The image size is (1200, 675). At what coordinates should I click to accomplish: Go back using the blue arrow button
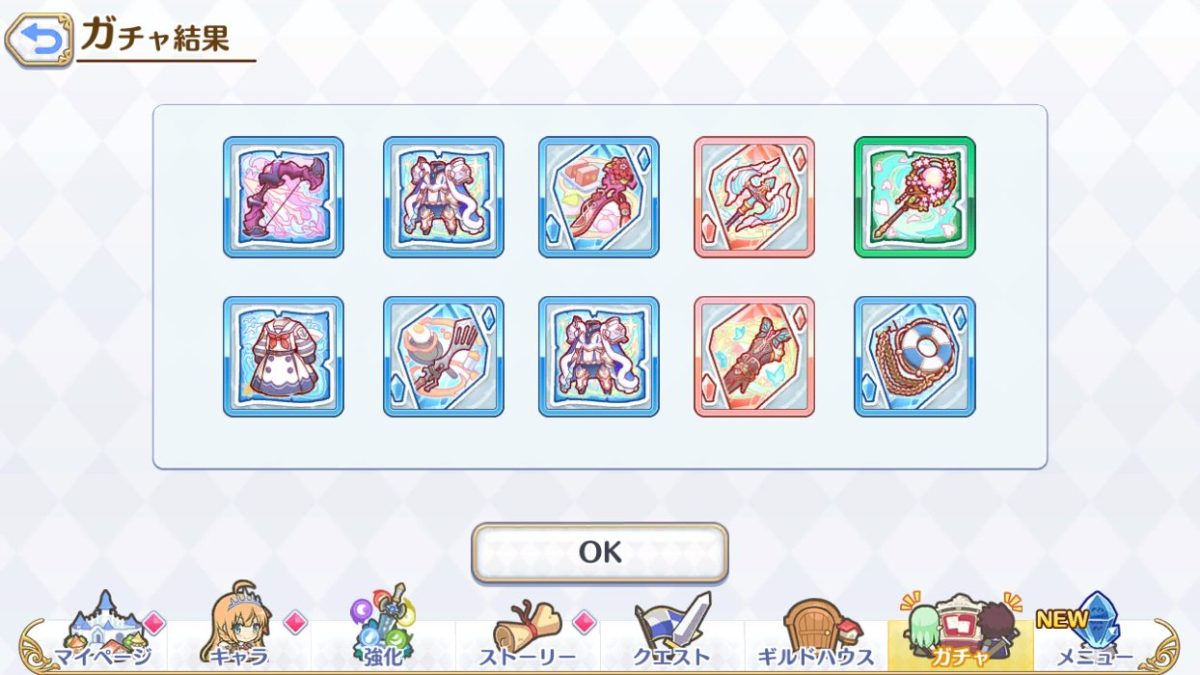pos(39,40)
